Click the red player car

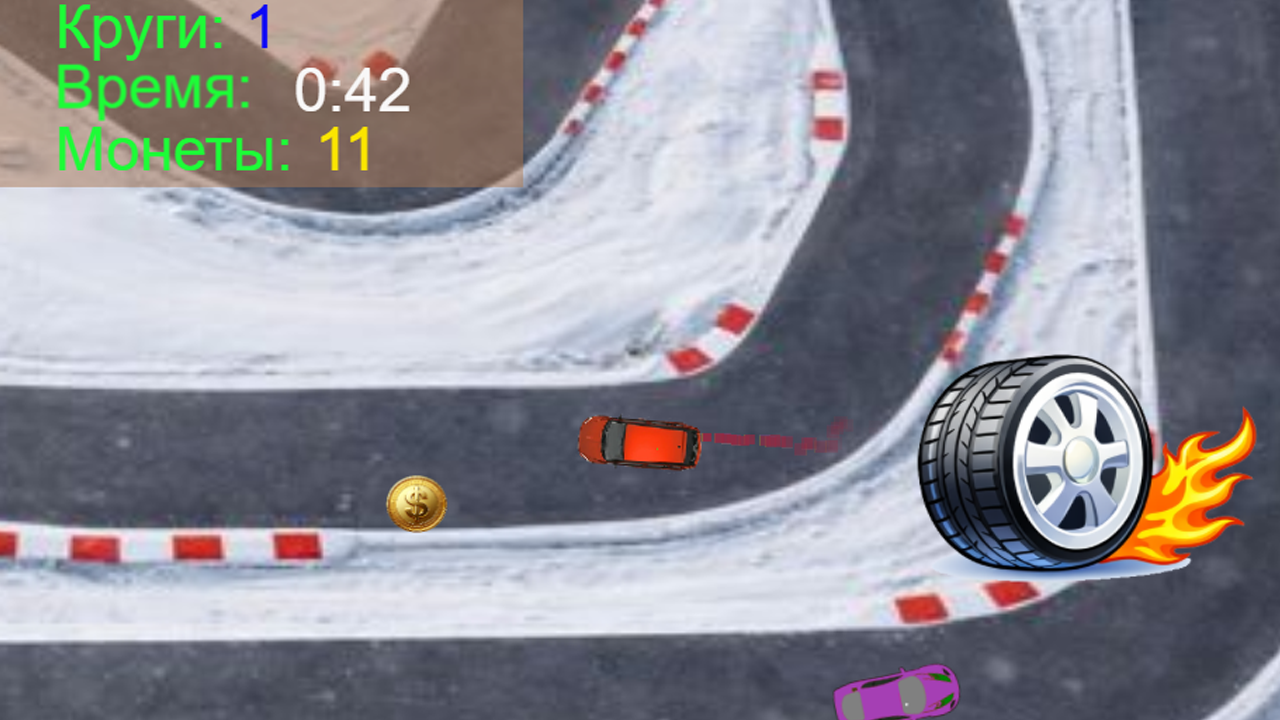point(640,443)
